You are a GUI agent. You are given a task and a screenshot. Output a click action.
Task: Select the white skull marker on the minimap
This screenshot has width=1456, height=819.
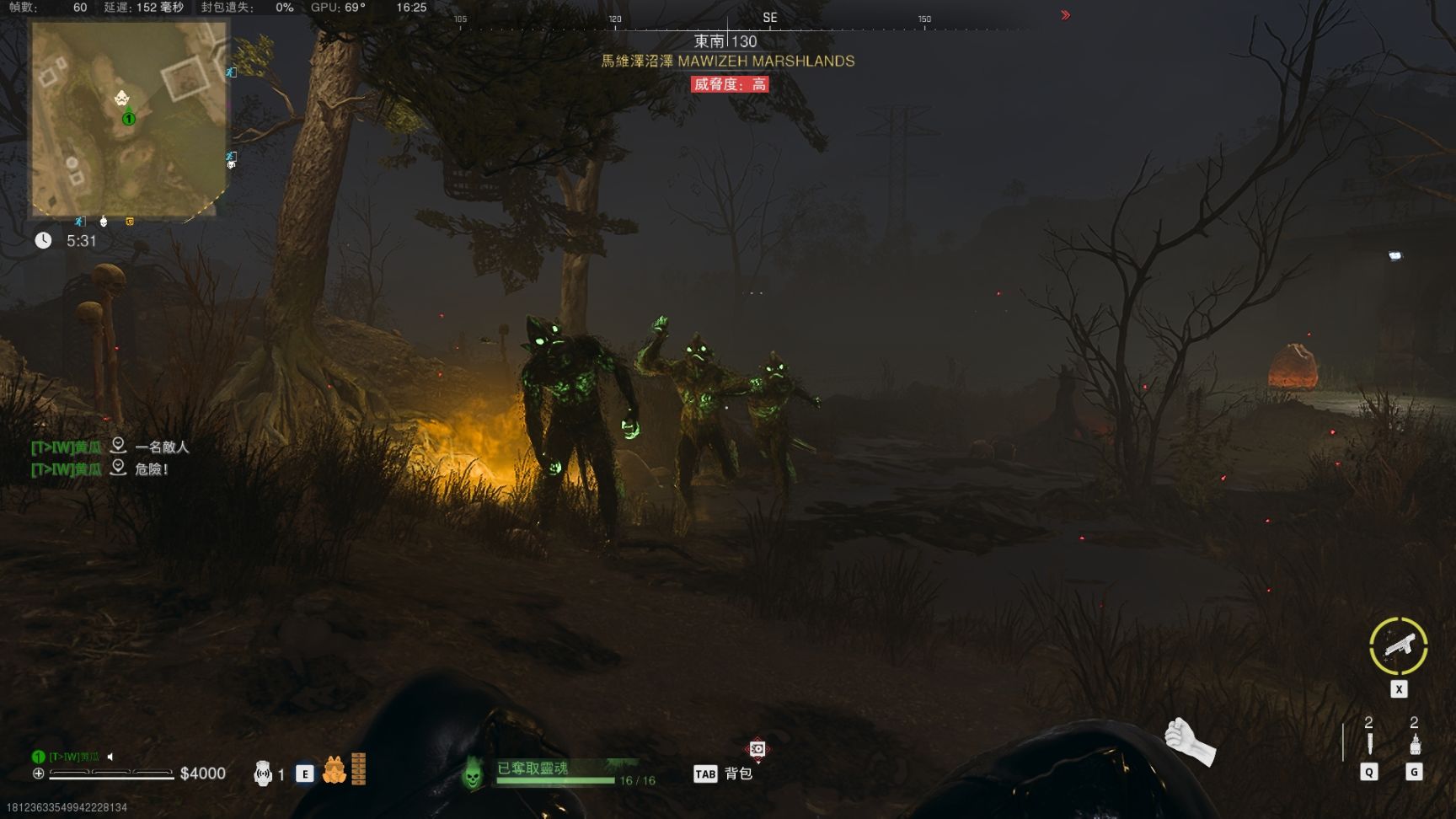122,99
